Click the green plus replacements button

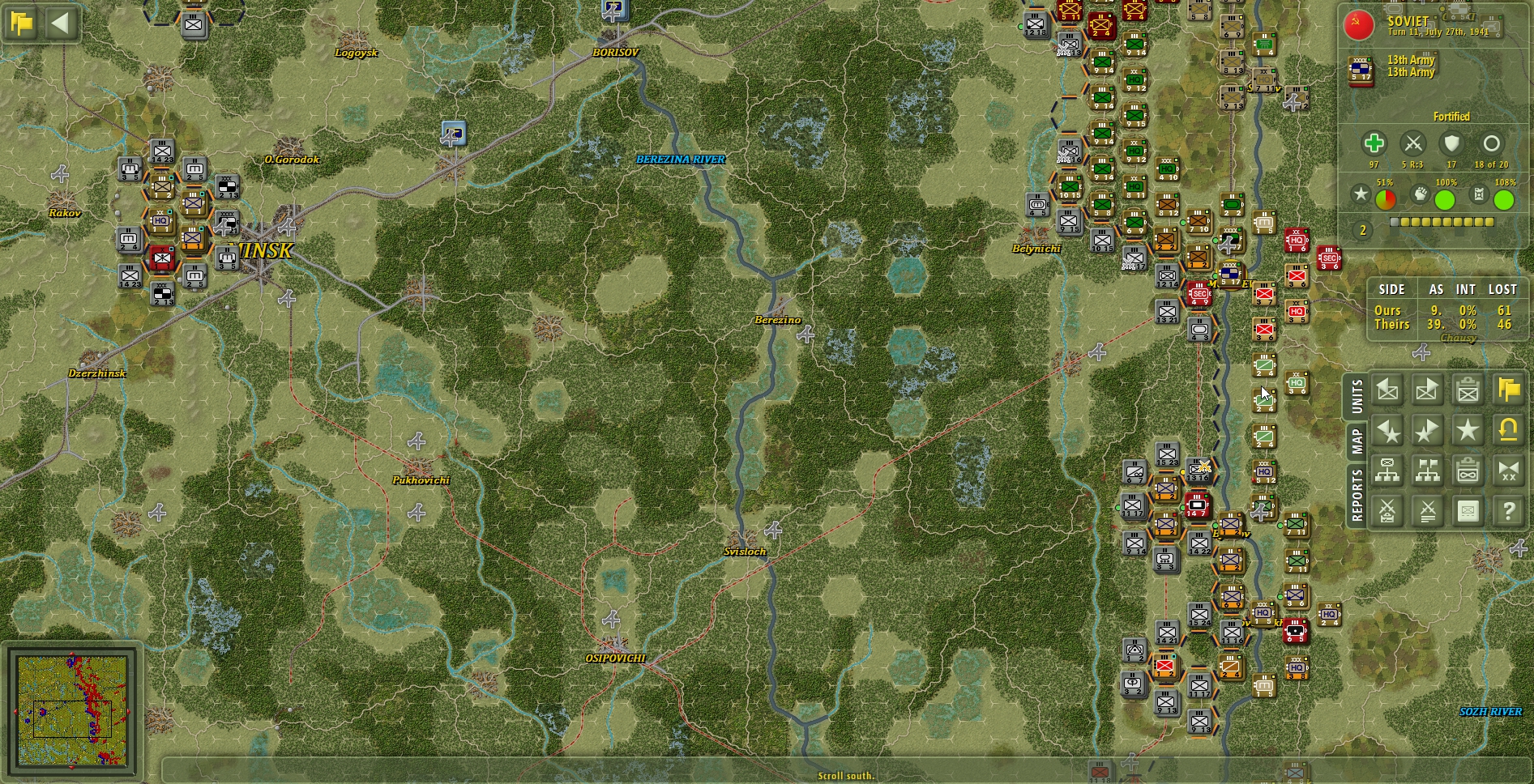click(x=1374, y=143)
